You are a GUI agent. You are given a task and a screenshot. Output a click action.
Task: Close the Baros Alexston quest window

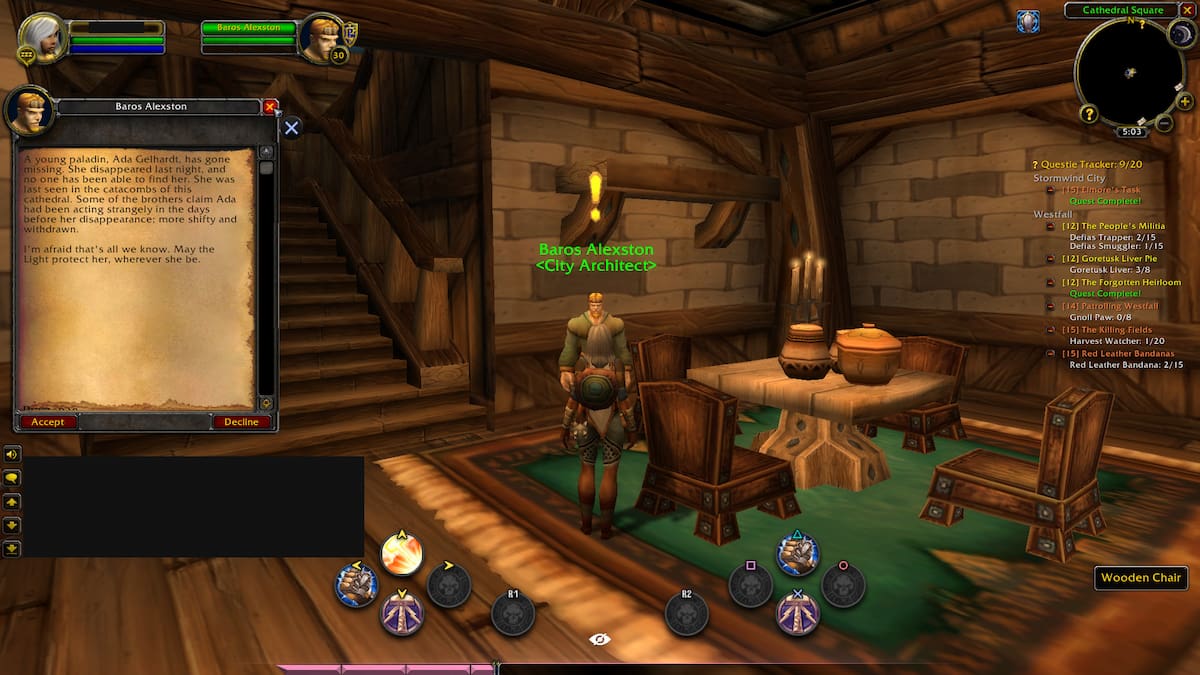(270, 106)
